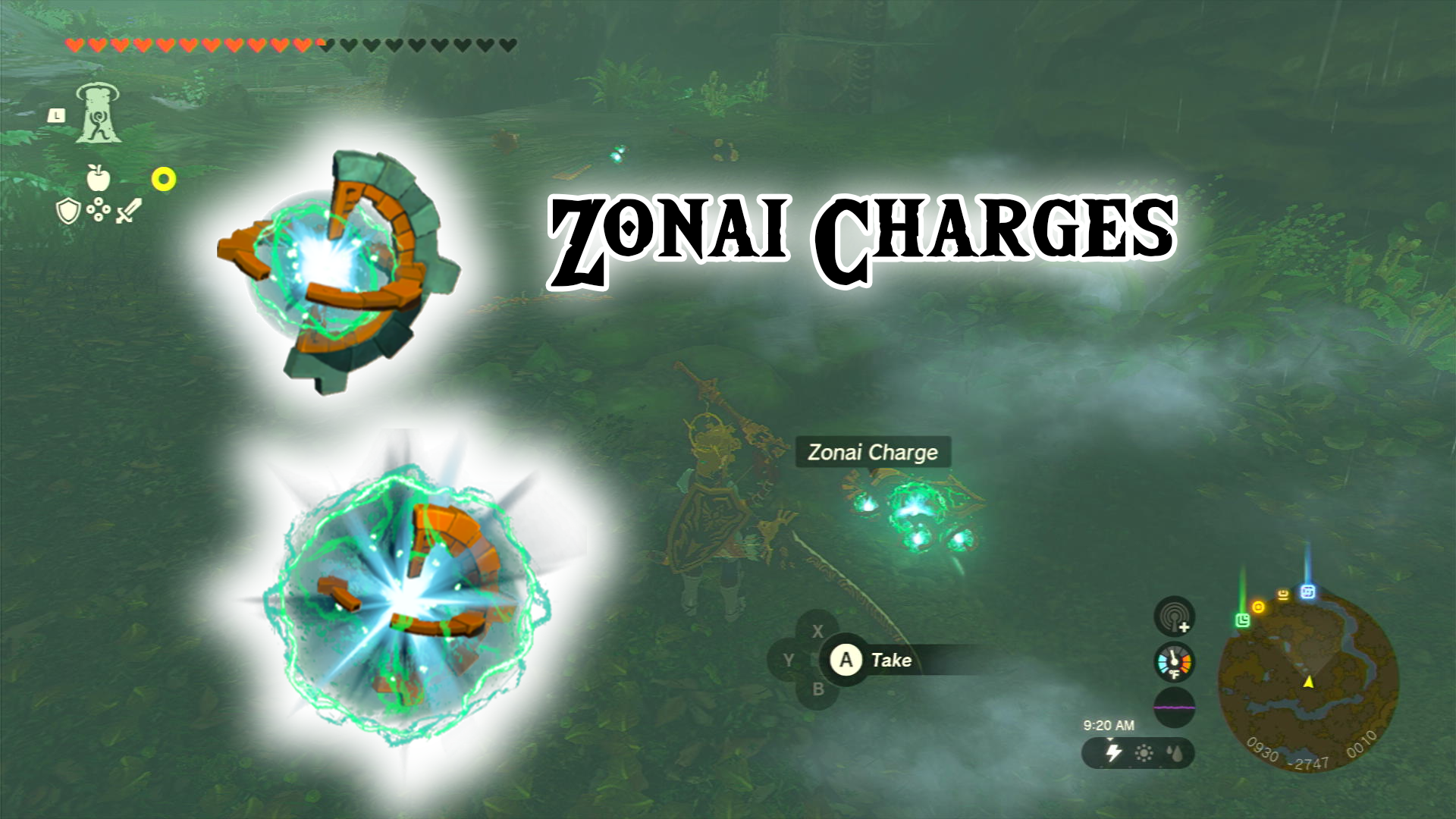Select the materials cluster icon between shield and sword
The width and height of the screenshot is (1456, 819).
tap(98, 209)
